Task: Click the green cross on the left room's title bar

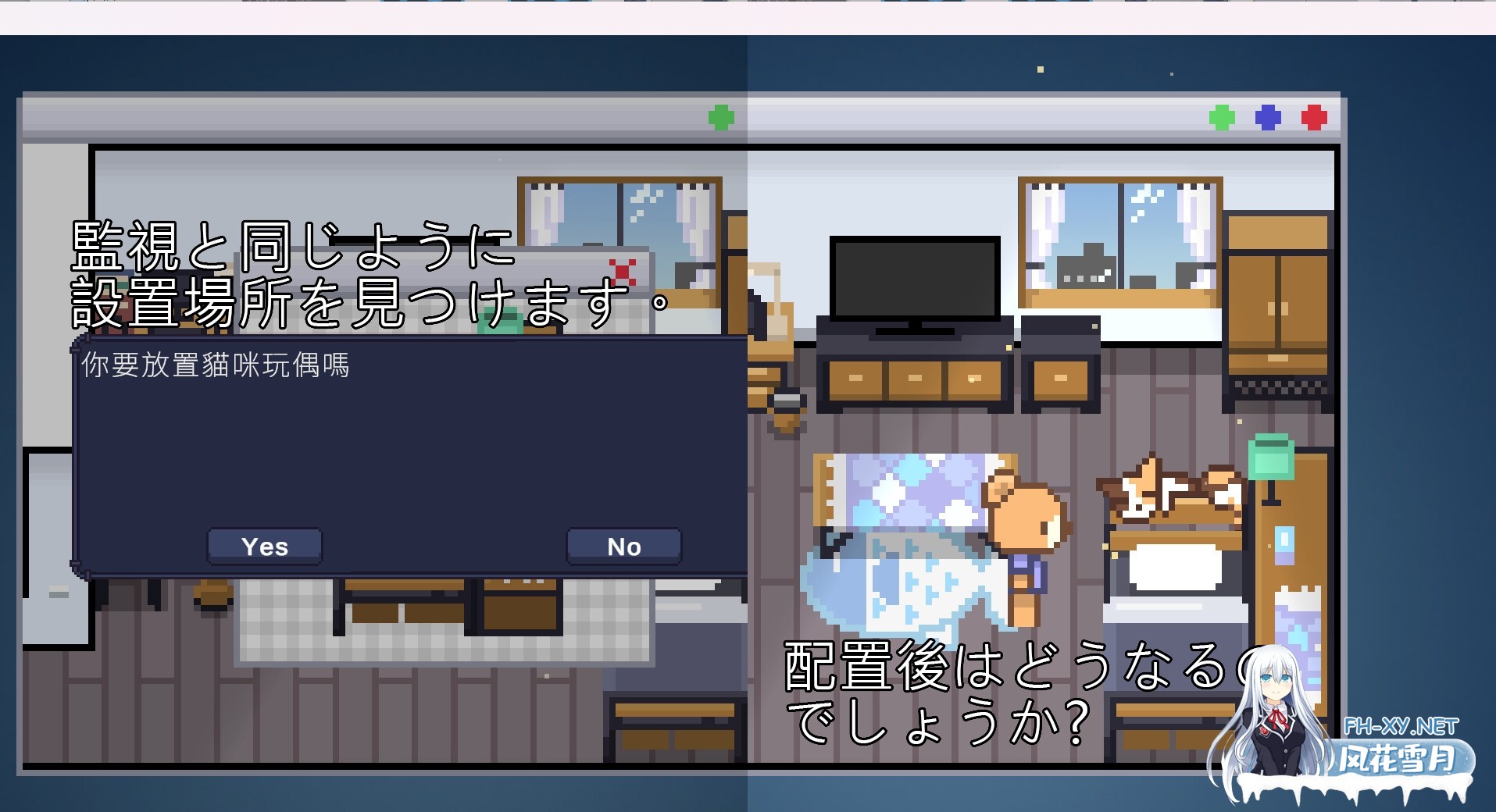Action: (721, 117)
